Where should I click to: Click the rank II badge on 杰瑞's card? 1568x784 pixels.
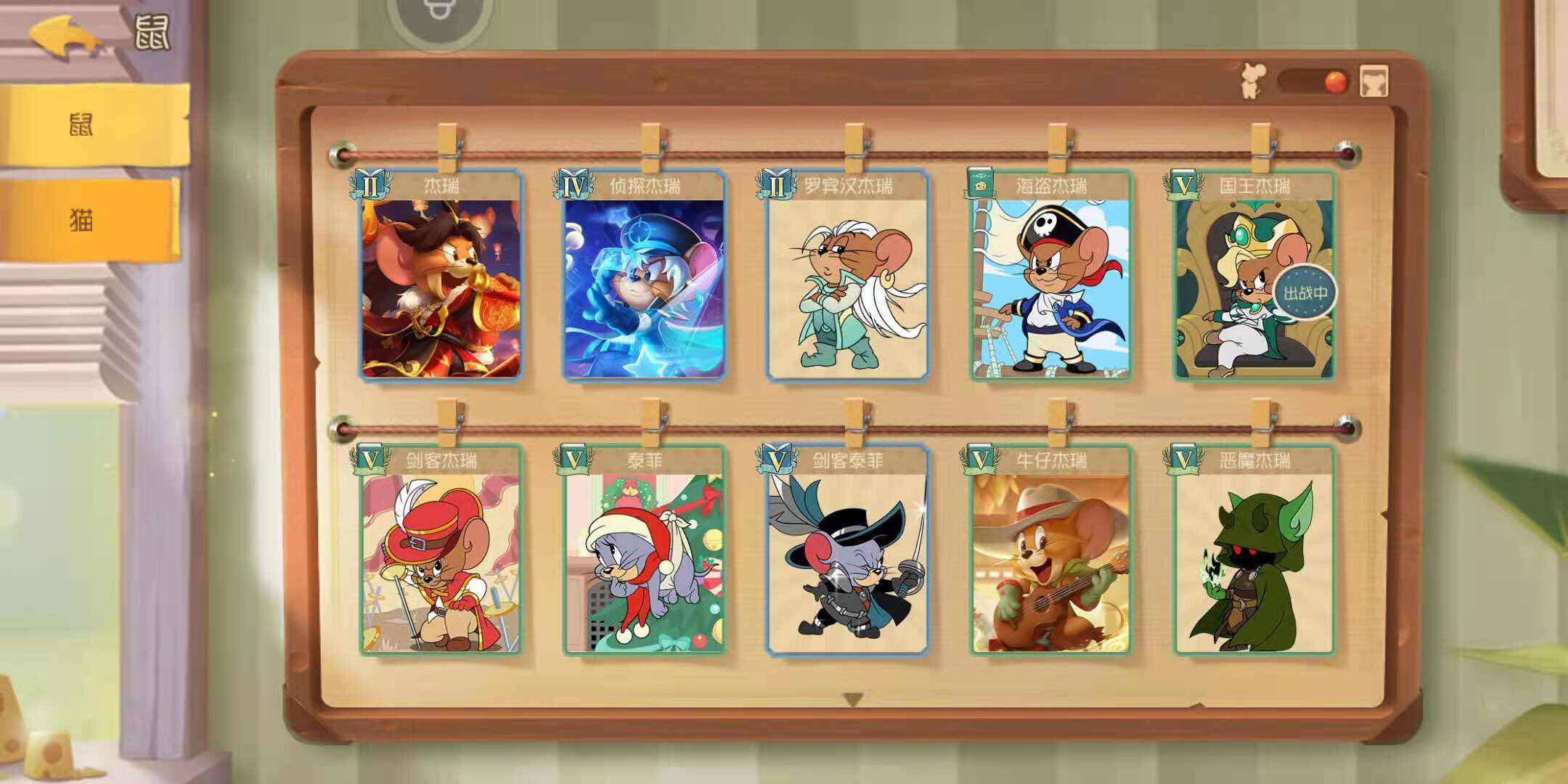pos(369,184)
